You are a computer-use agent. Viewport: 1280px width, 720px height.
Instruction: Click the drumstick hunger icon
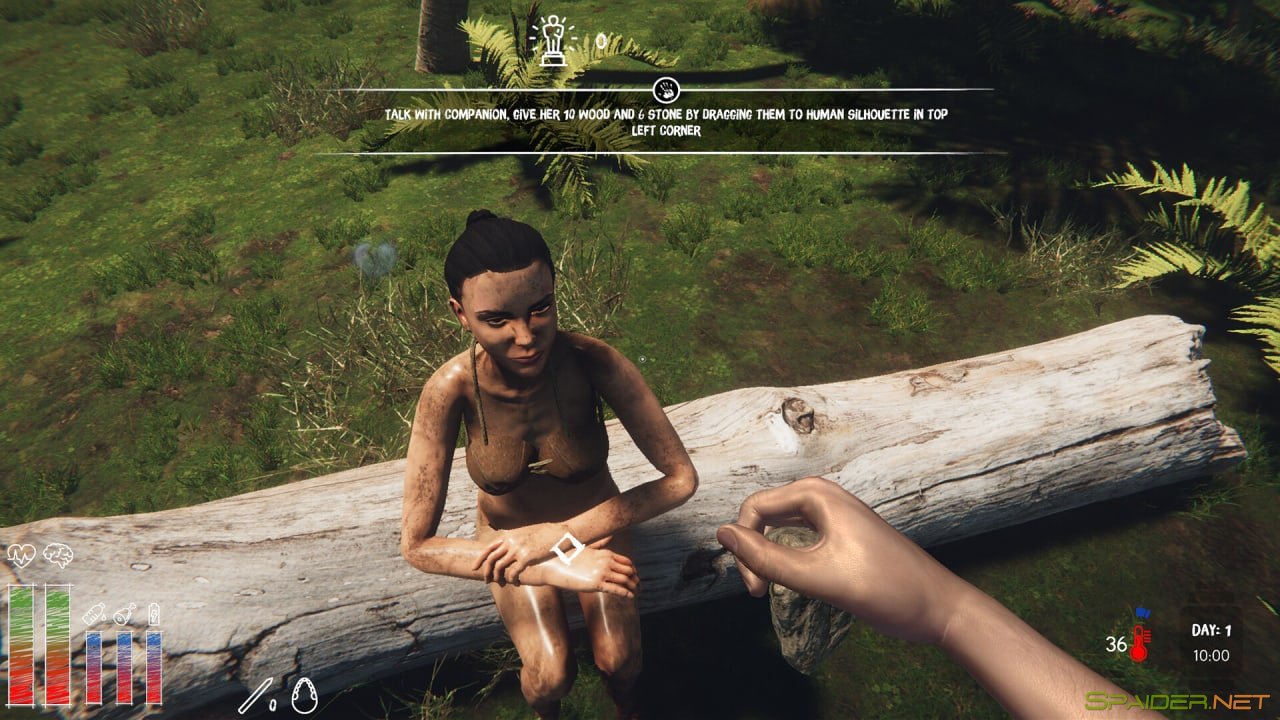123,616
